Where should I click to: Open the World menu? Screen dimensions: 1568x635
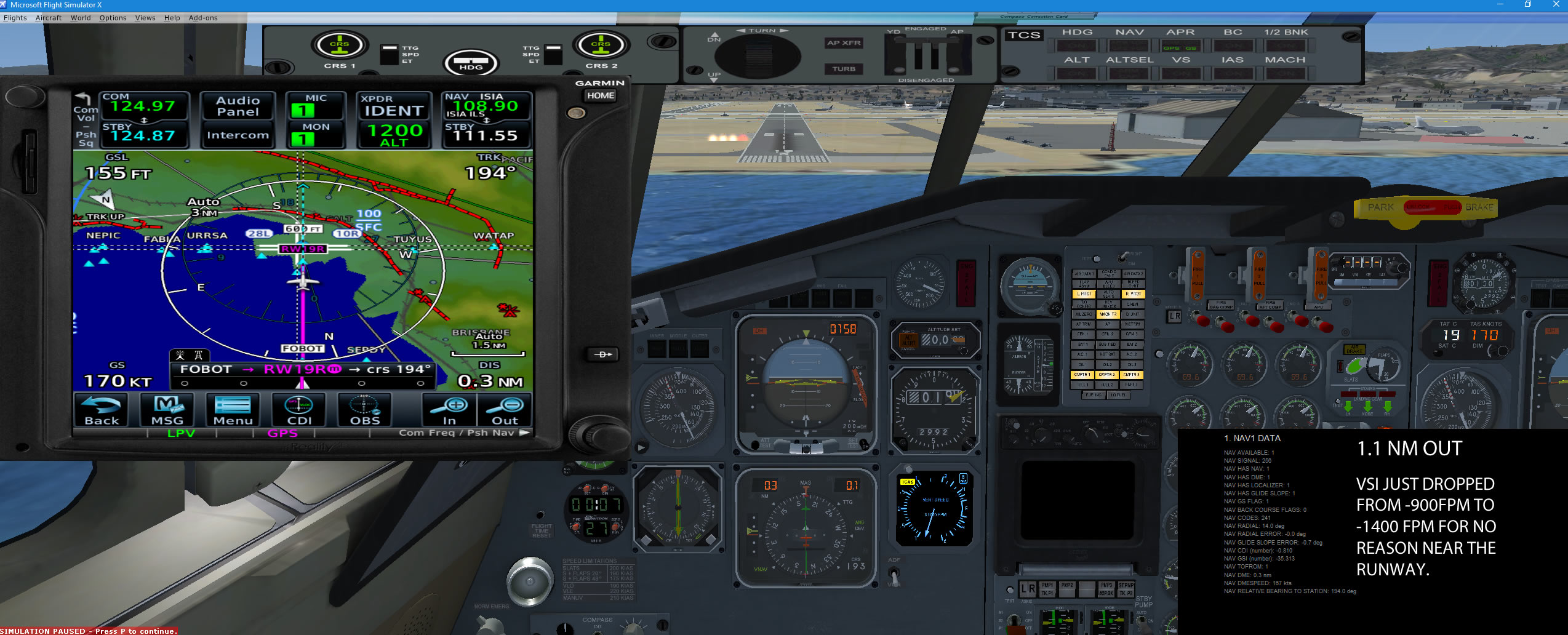tap(81, 18)
